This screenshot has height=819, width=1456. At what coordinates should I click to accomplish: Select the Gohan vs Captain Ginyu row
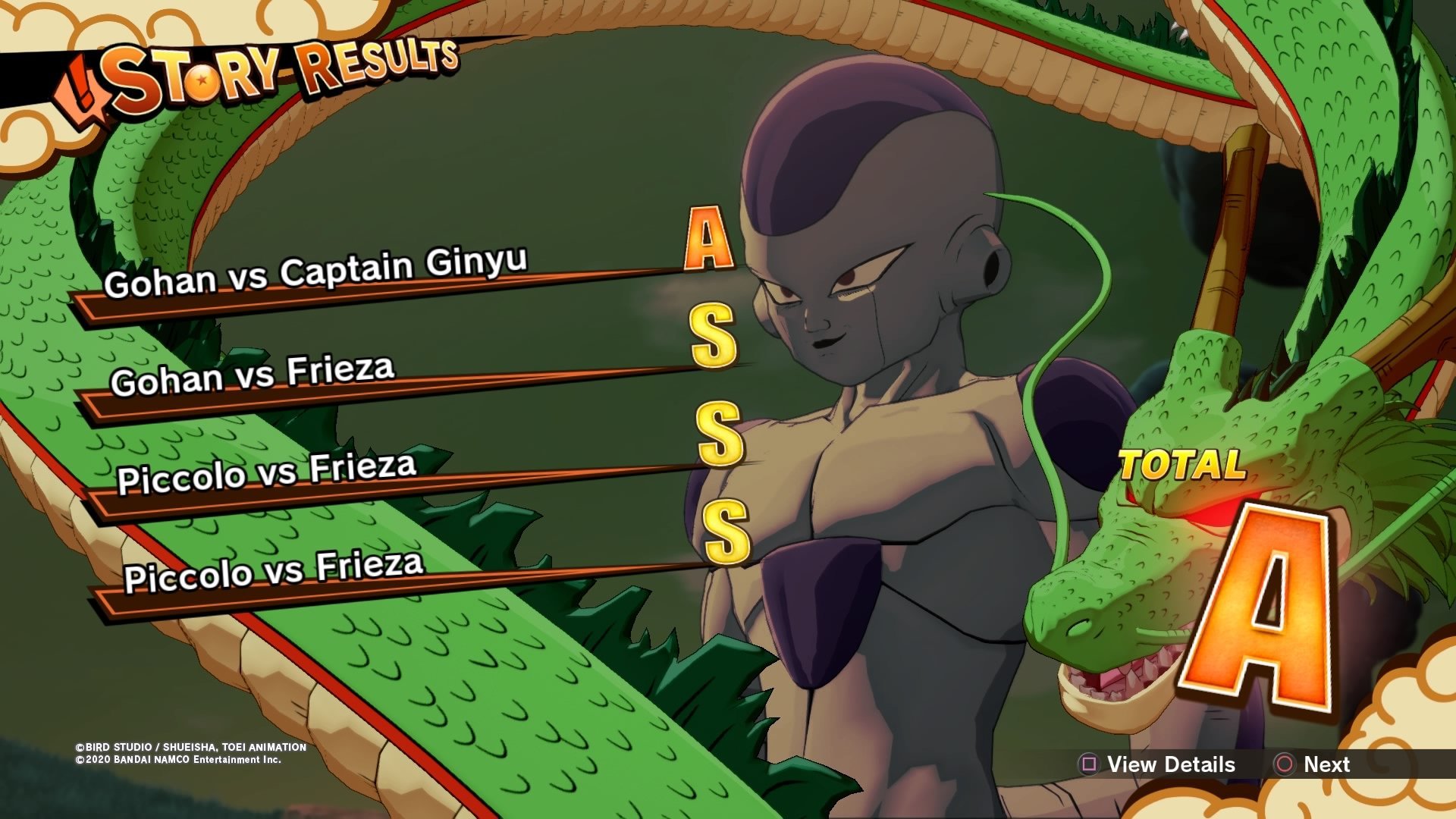click(x=315, y=274)
